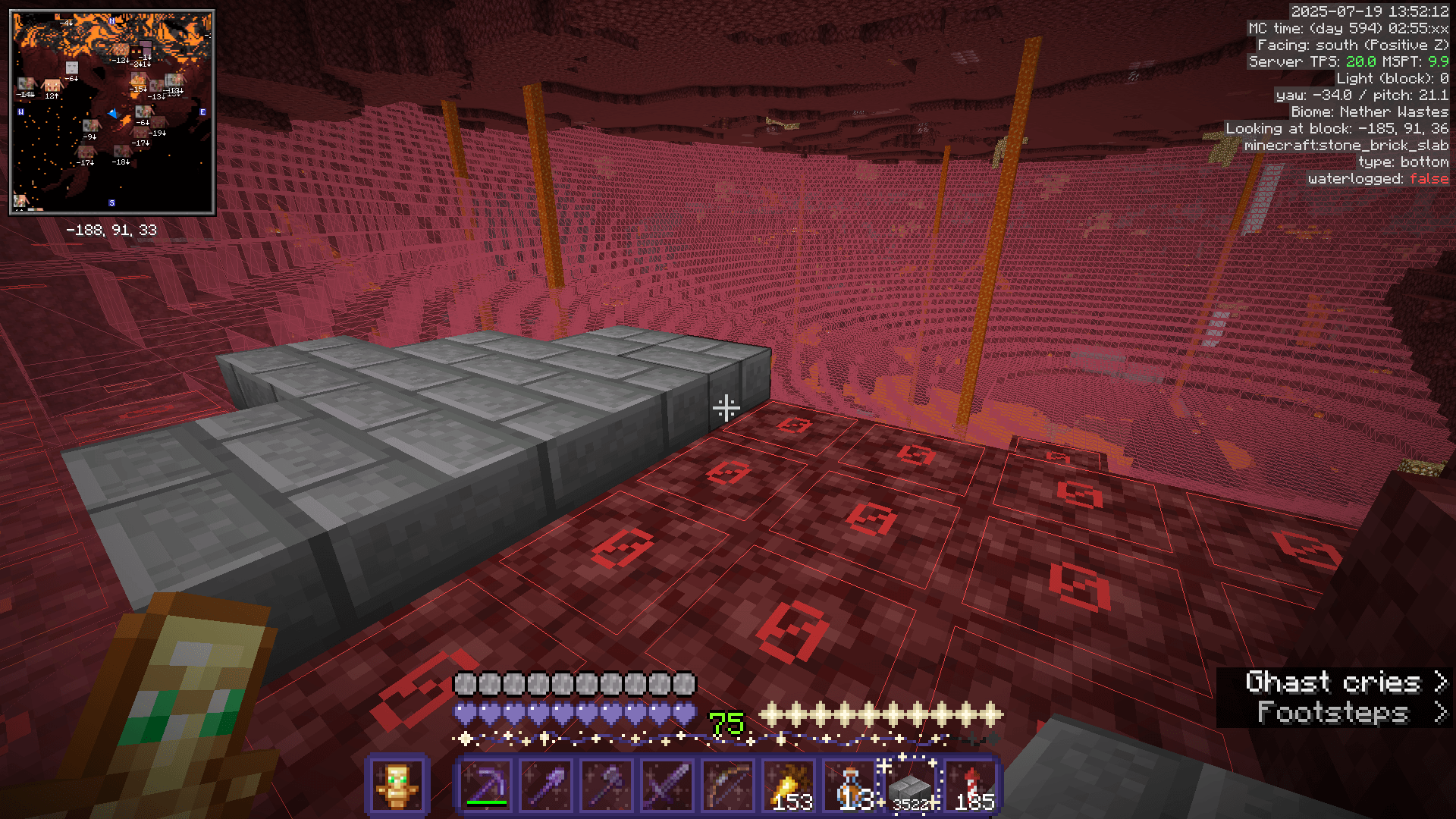
Task: Click the N compass marker on the minimap
Action: [111, 20]
